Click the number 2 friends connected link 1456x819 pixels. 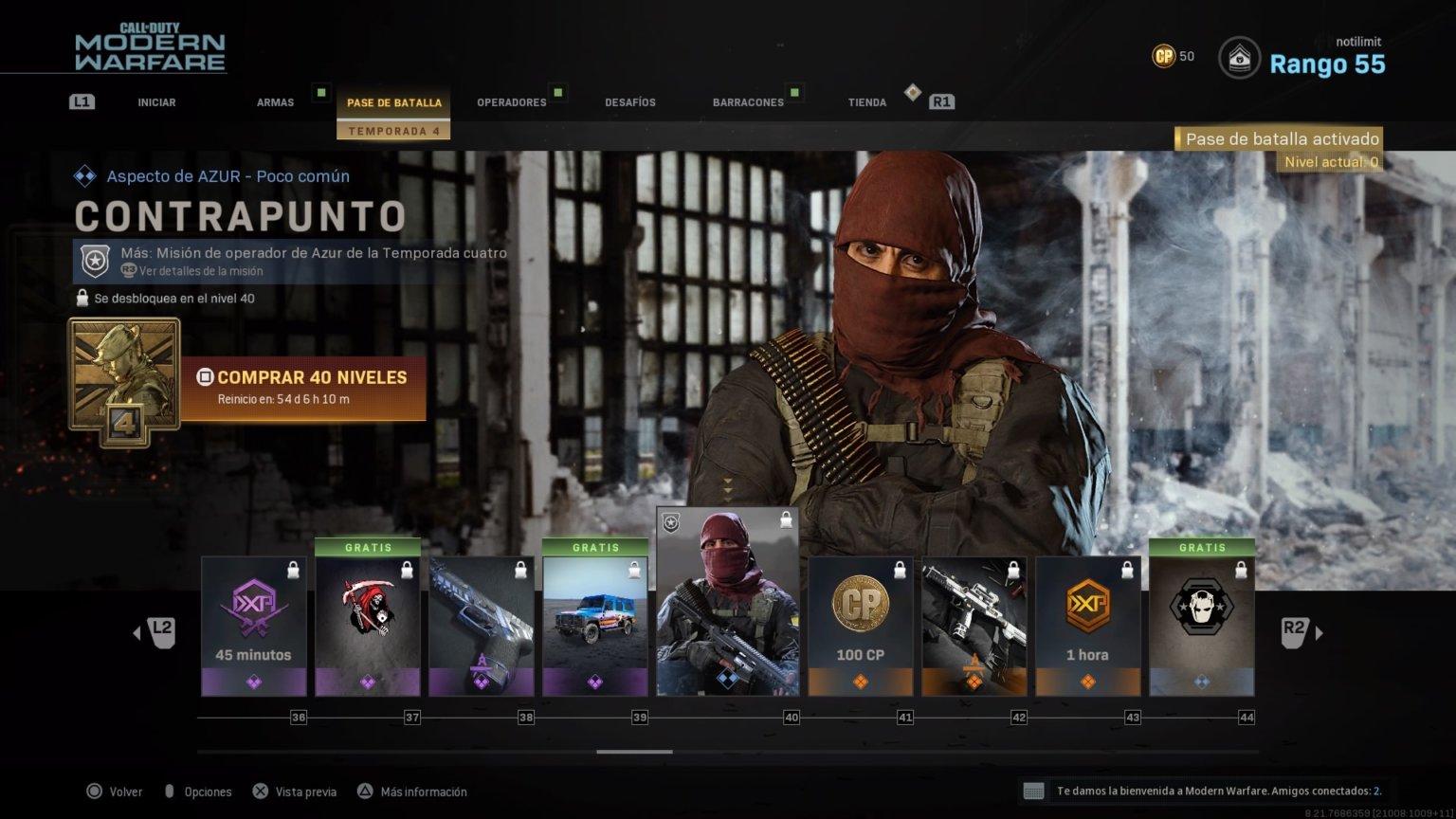[x=1374, y=792]
